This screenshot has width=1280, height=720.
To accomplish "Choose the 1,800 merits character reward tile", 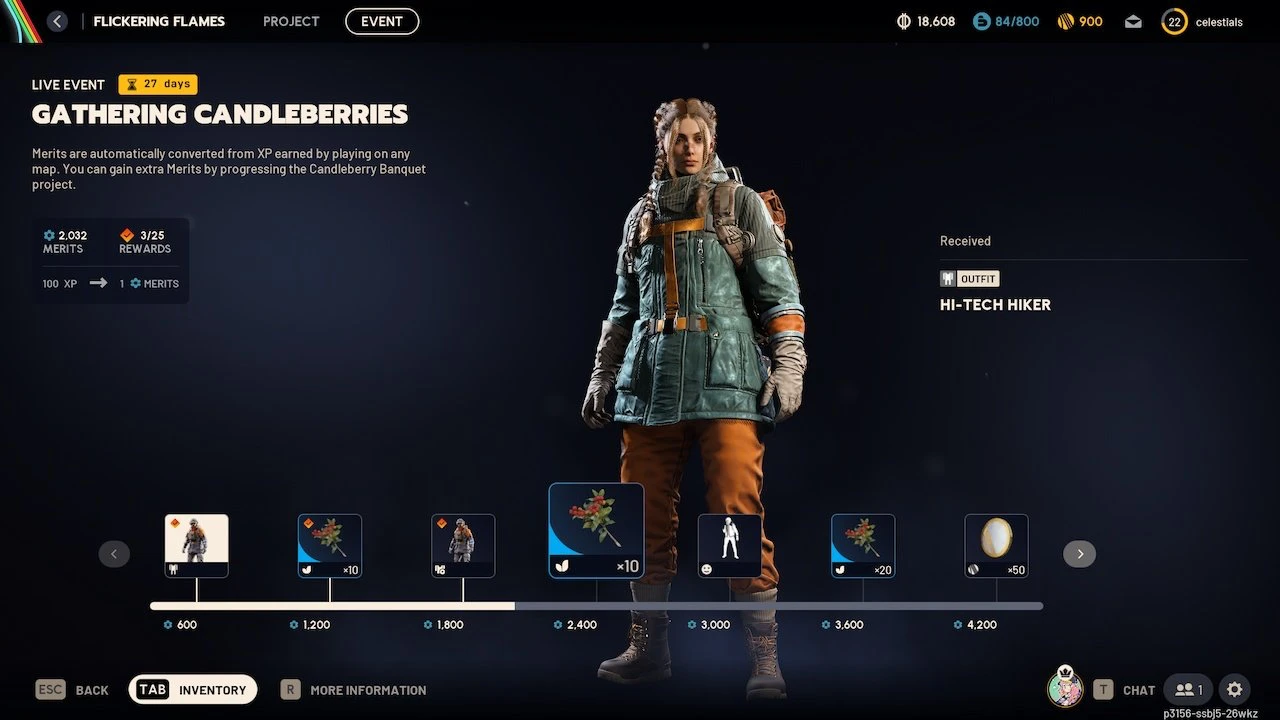I will point(463,545).
